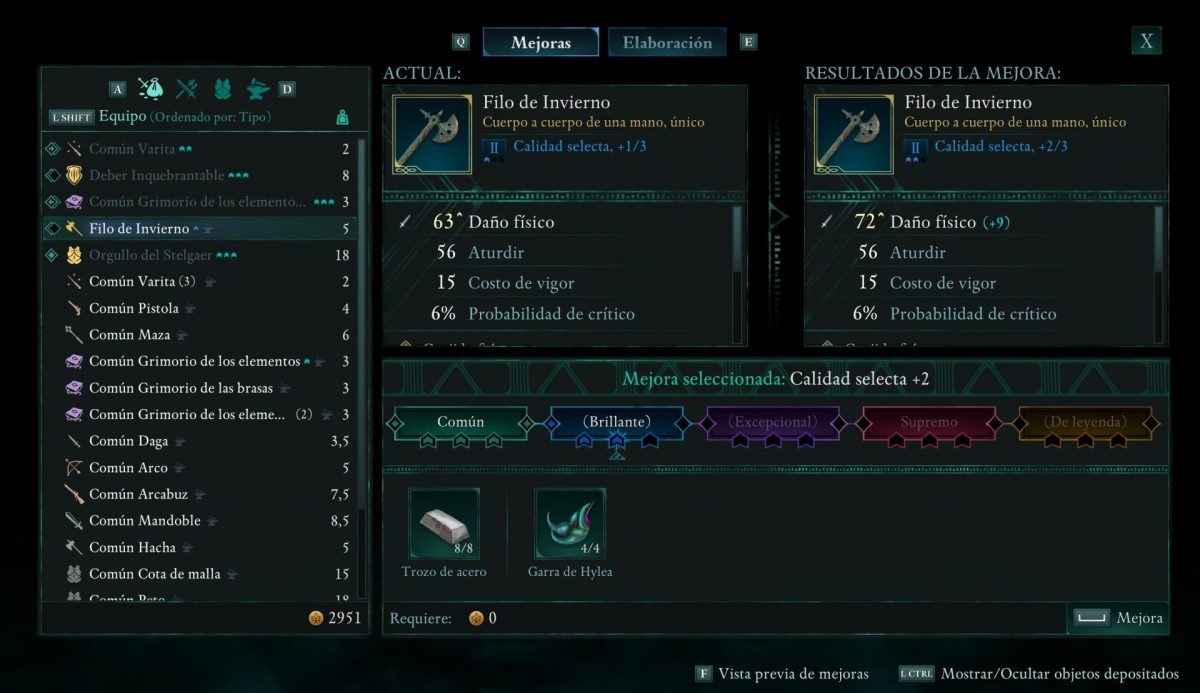The image size is (1200, 693).
Task: Click the Trozo de acero material slot
Action: (444, 523)
